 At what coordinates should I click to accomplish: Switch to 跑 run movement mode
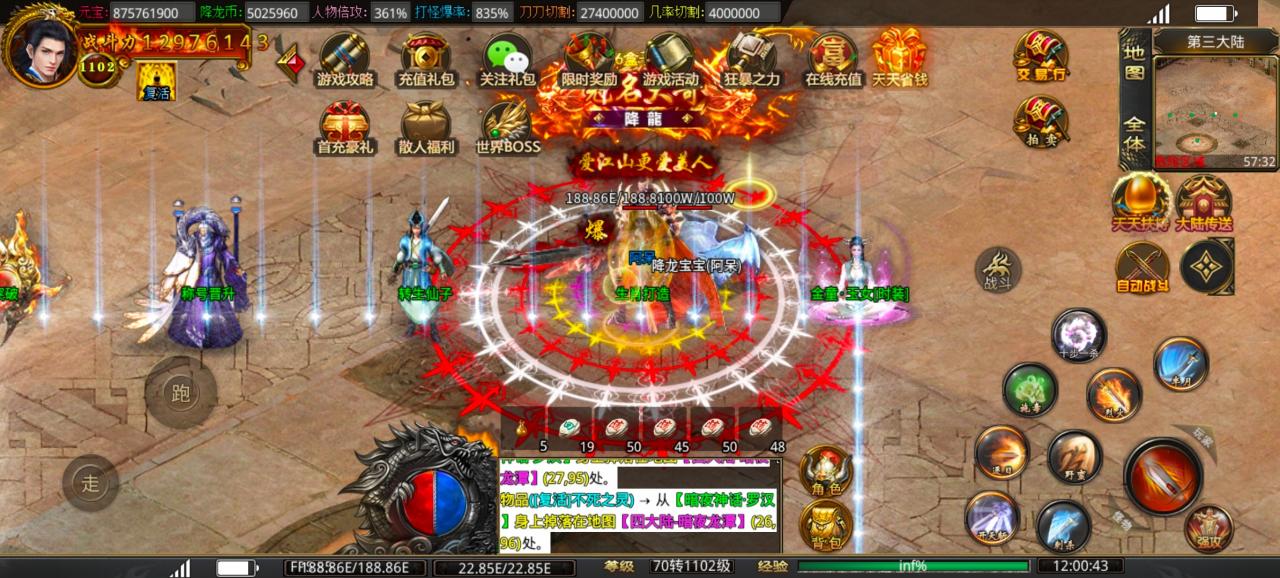(x=181, y=393)
